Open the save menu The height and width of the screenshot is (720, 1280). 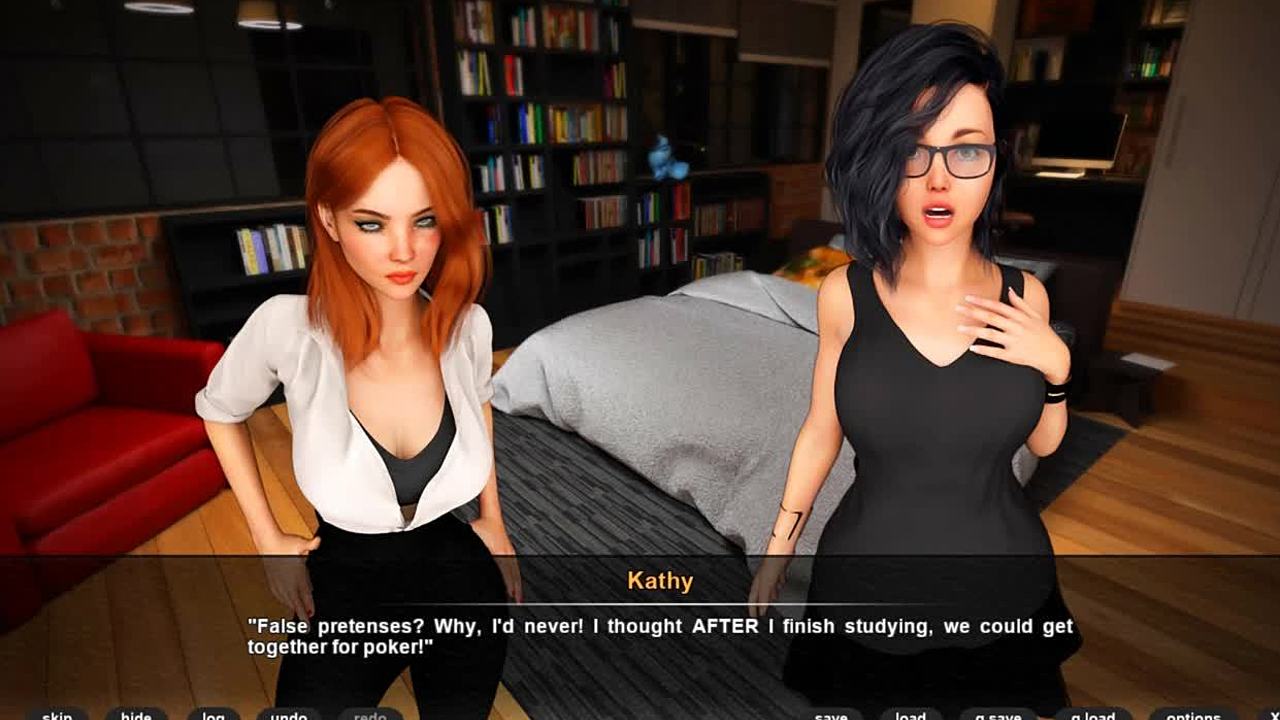[x=831, y=714]
